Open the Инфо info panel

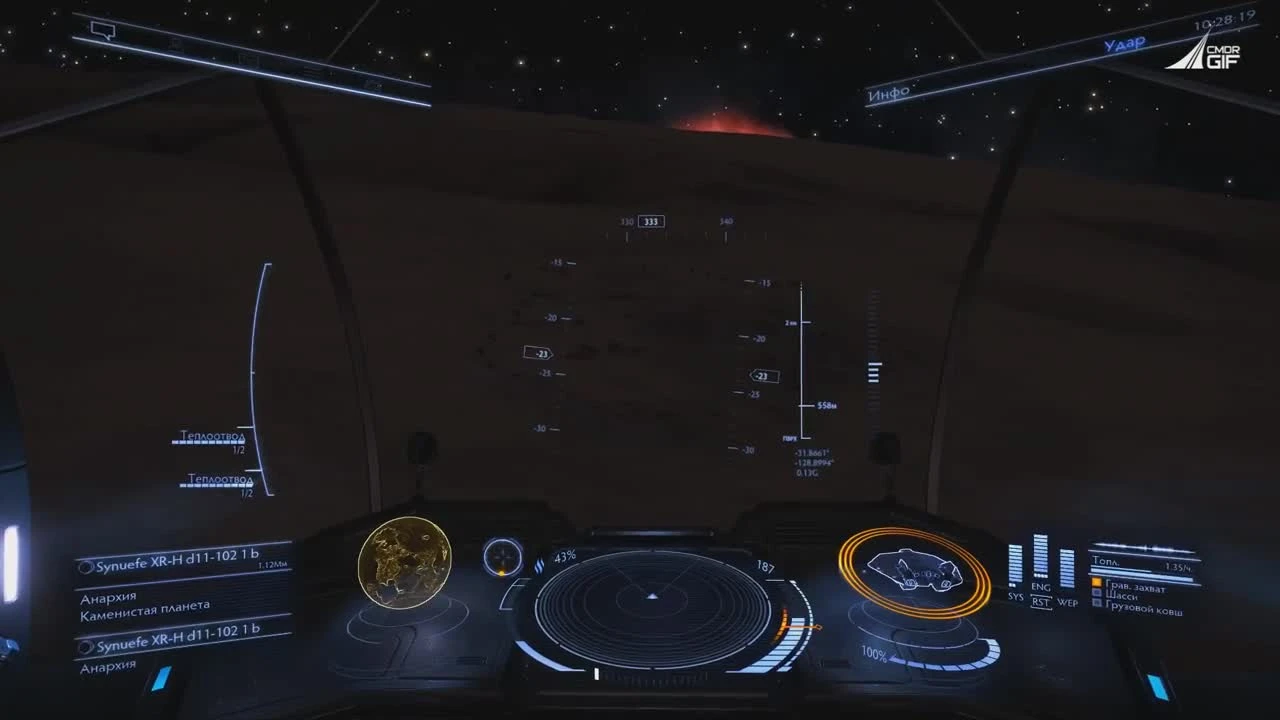889,92
